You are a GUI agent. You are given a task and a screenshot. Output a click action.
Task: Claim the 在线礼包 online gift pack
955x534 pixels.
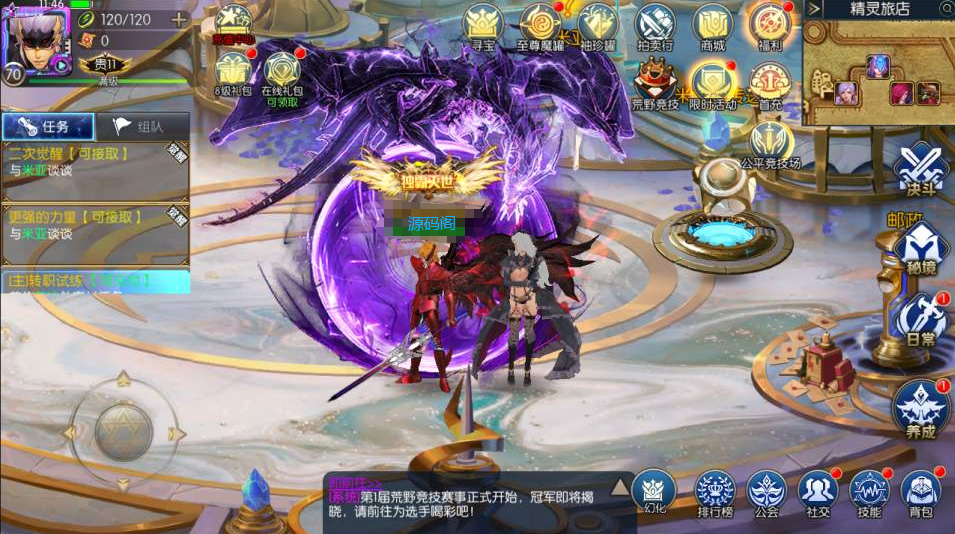coord(282,75)
